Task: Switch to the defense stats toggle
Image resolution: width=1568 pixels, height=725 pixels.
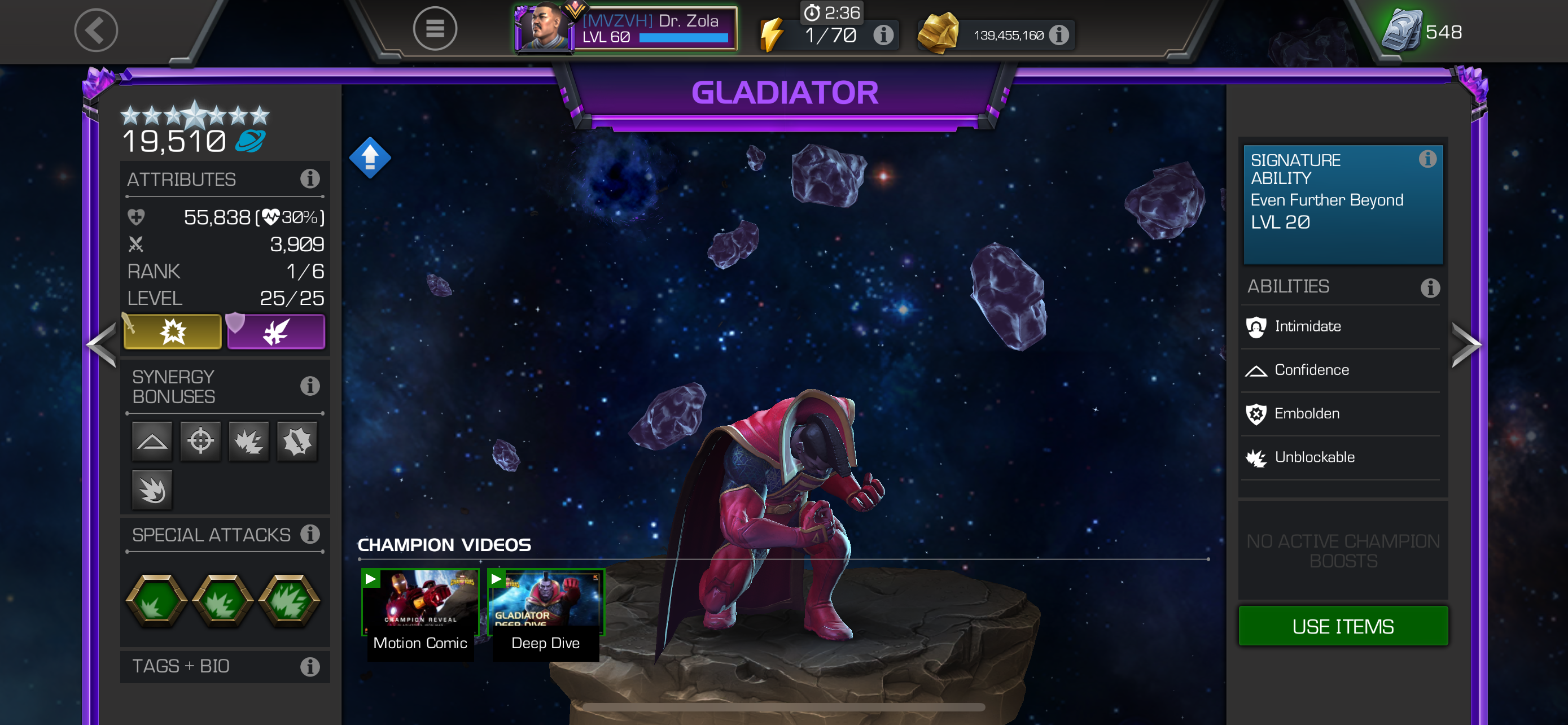Action: point(277,332)
